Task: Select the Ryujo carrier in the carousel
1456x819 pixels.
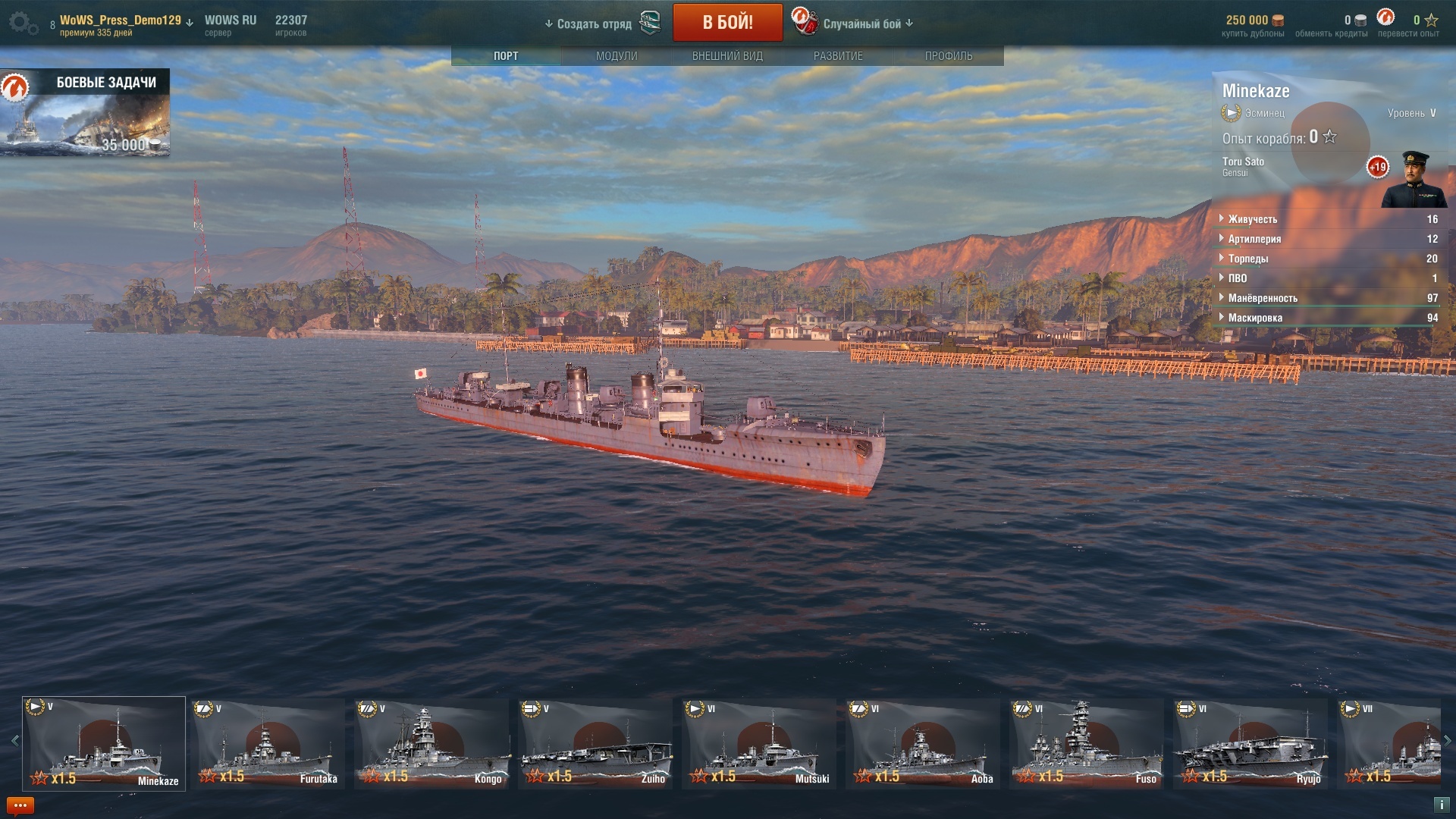Action: click(1250, 743)
